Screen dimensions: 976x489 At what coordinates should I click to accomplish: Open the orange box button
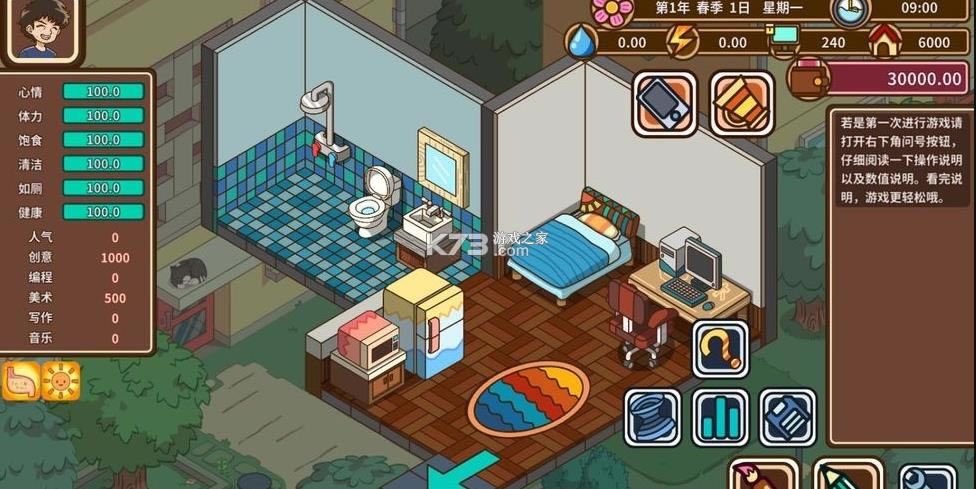tap(742, 103)
